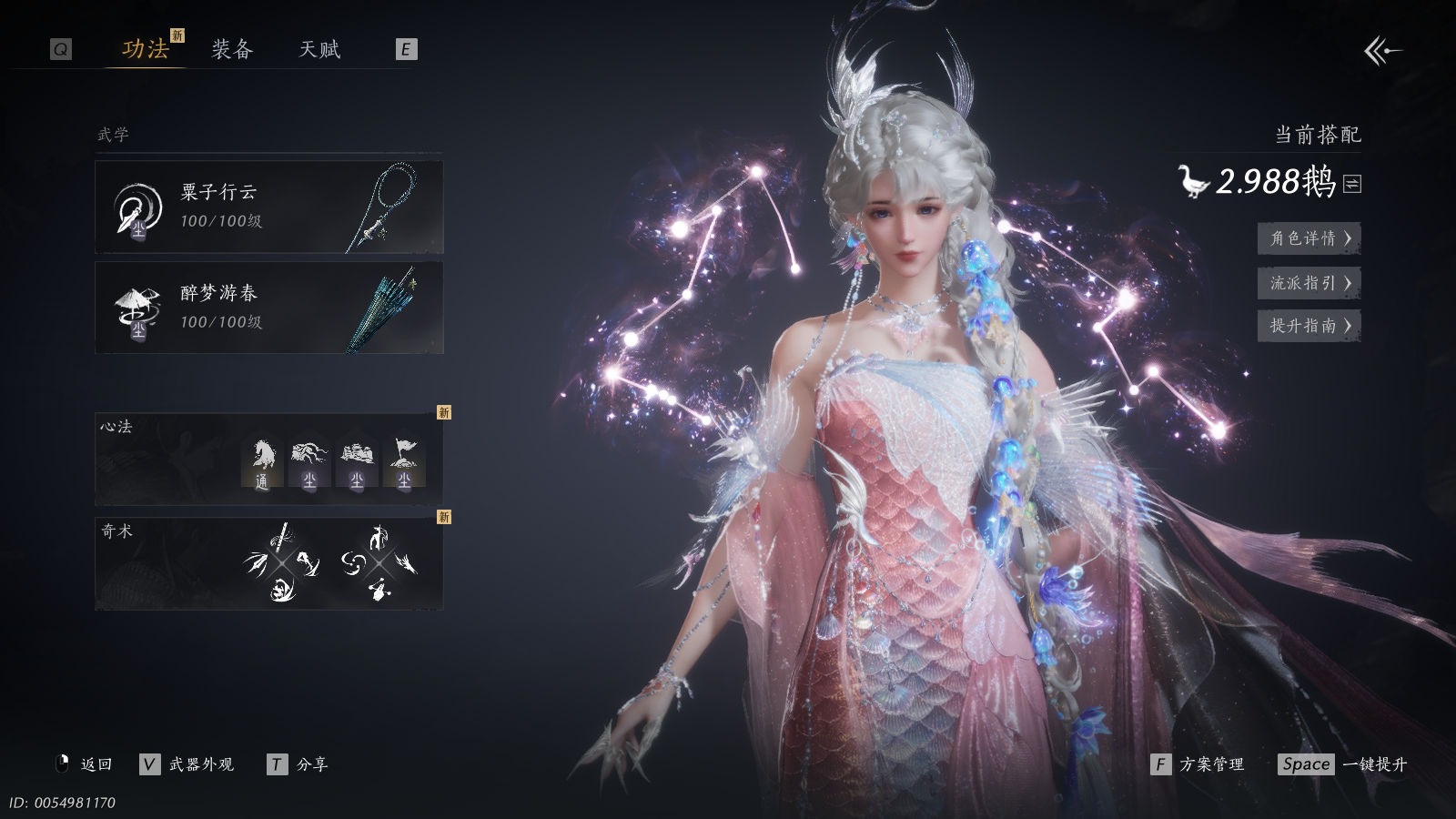
Task: Switch to the 功法 tab
Action: (146, 49)
